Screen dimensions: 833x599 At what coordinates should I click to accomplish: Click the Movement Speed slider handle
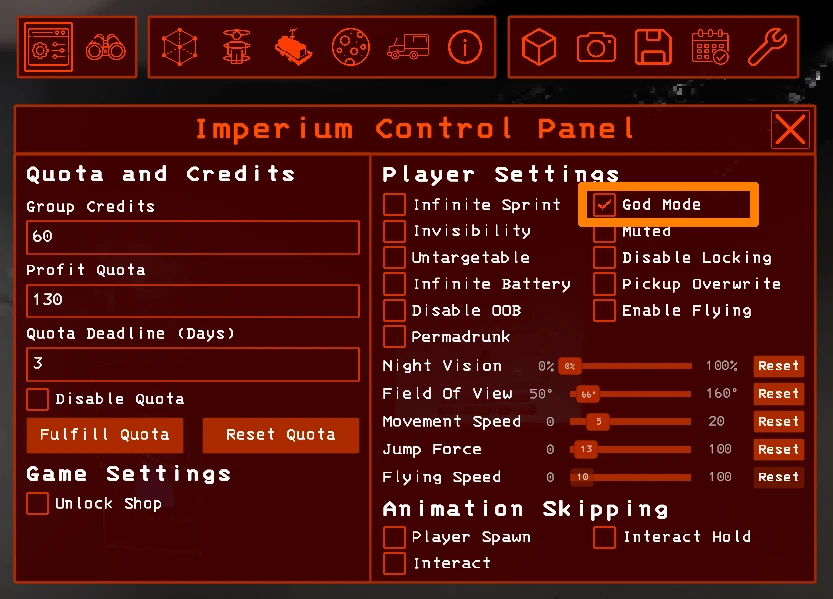pyautogui.click(x=597, y=422)
